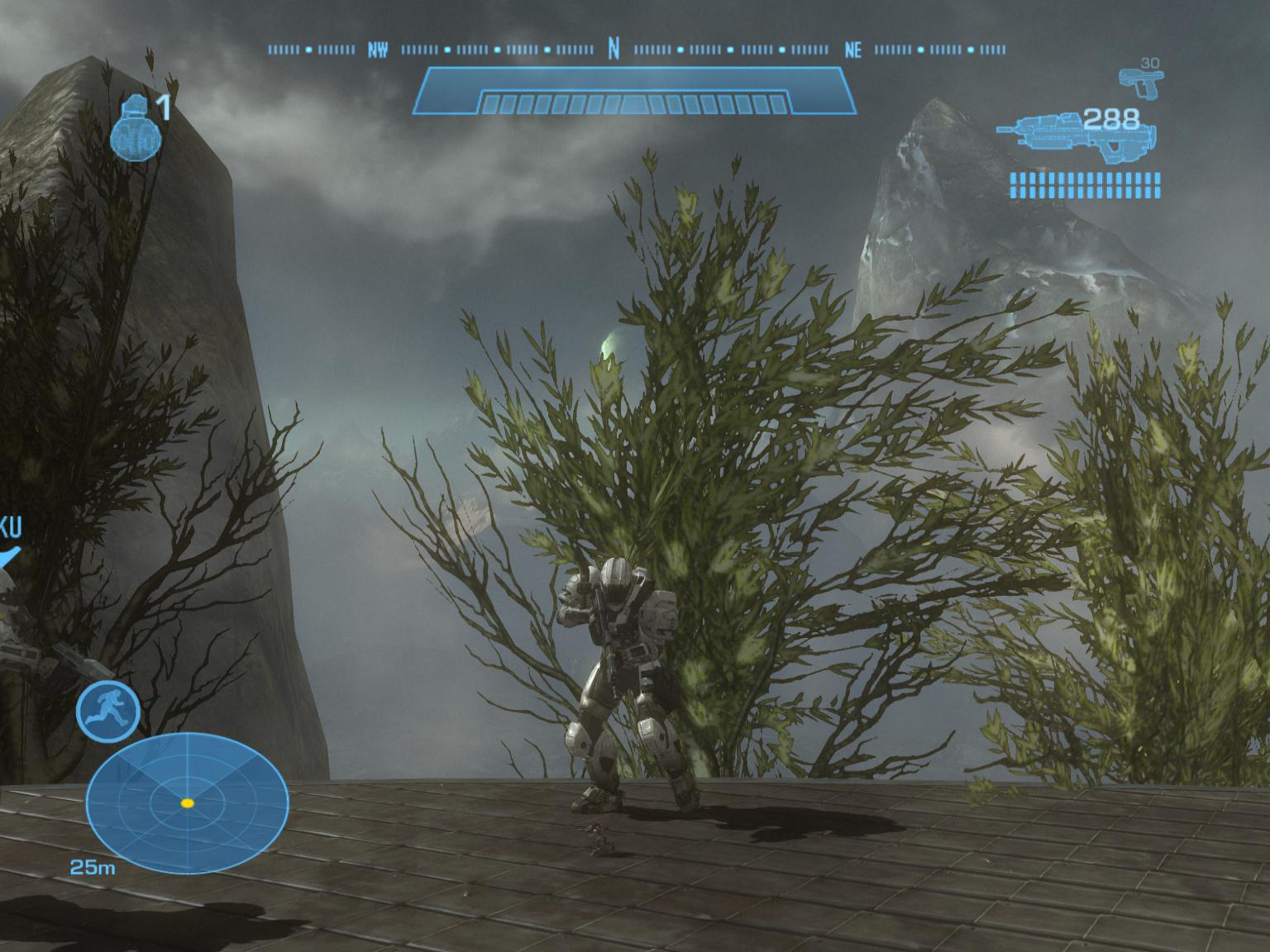Activate the Sprint armor ability icon
Viewport: 1270px width, 952px height.
point(107,712)
